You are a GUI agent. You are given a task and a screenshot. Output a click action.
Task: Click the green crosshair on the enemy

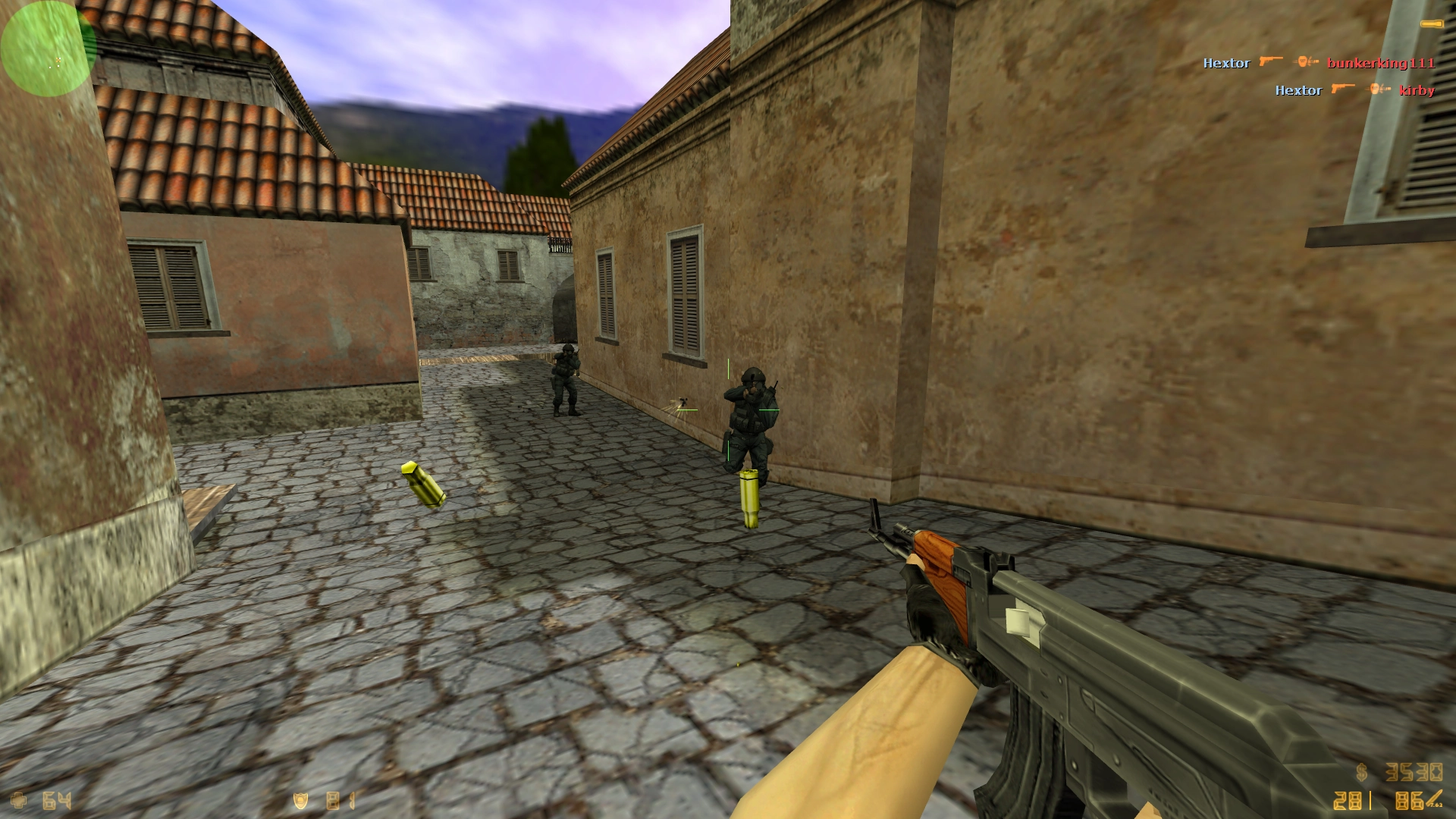[728, 409]
